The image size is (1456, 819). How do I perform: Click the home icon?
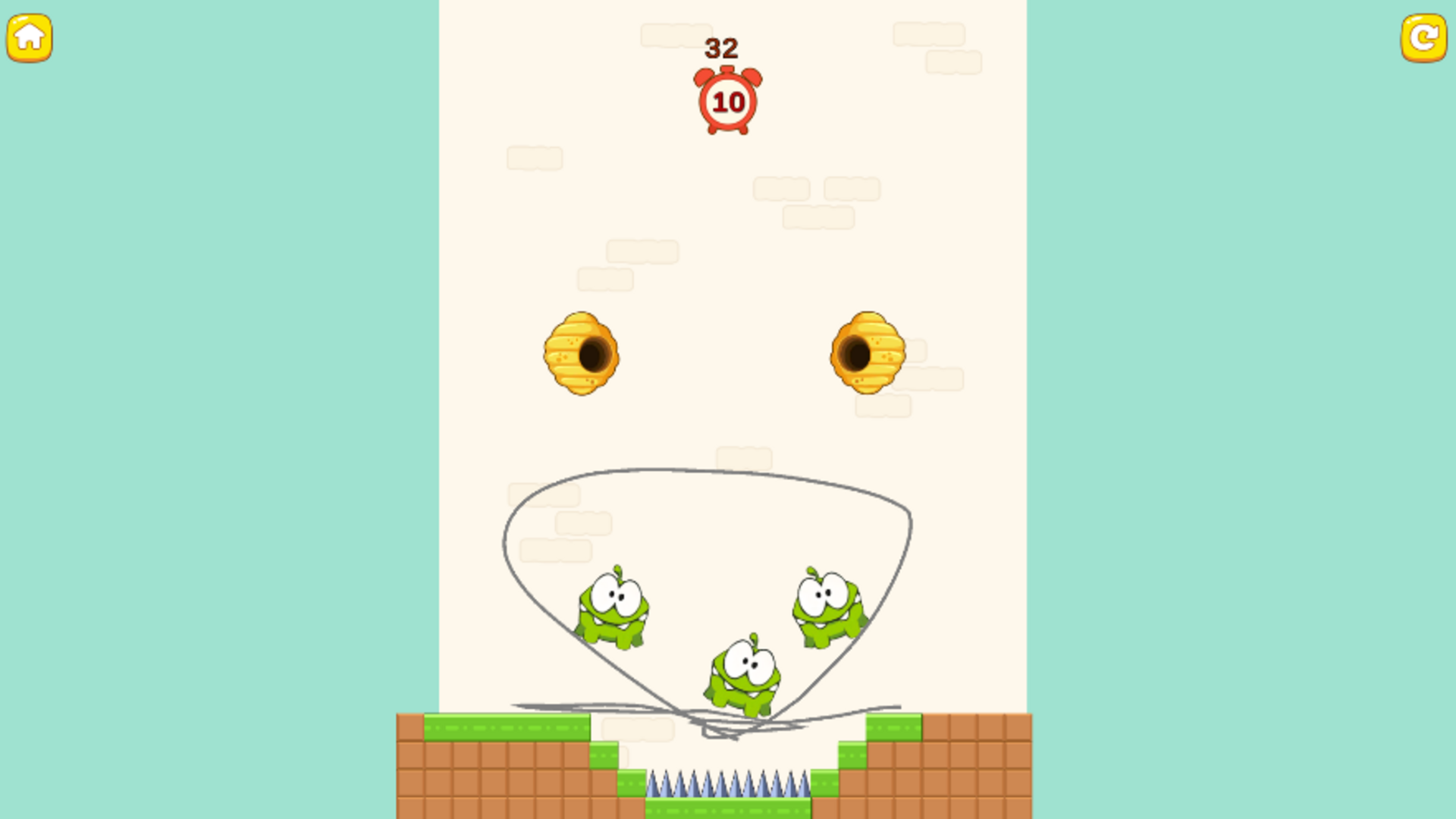tap(29, 38)
